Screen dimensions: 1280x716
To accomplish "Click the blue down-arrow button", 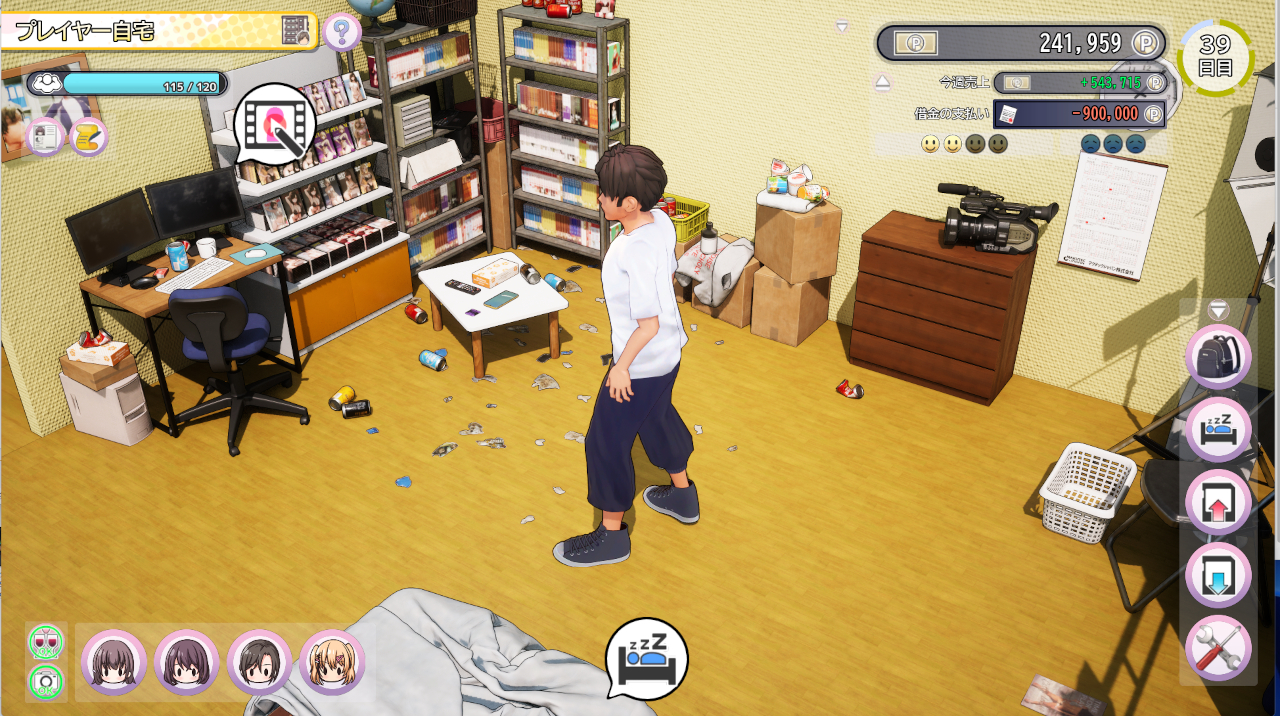I will coord(1218,576).
